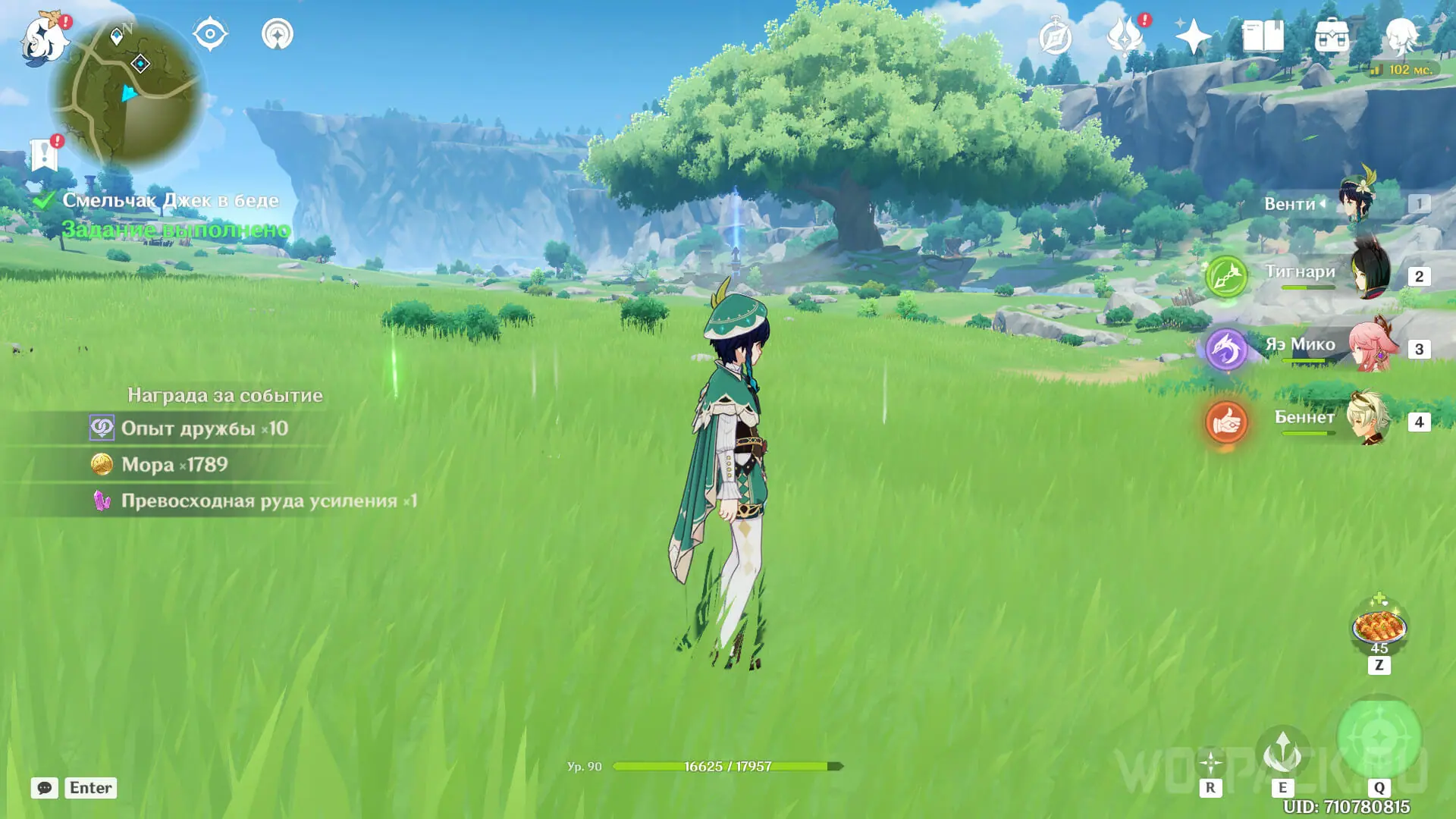Open the adventurer handbook book icon
Screen dimensions: 1456x819
point(1263,36)
